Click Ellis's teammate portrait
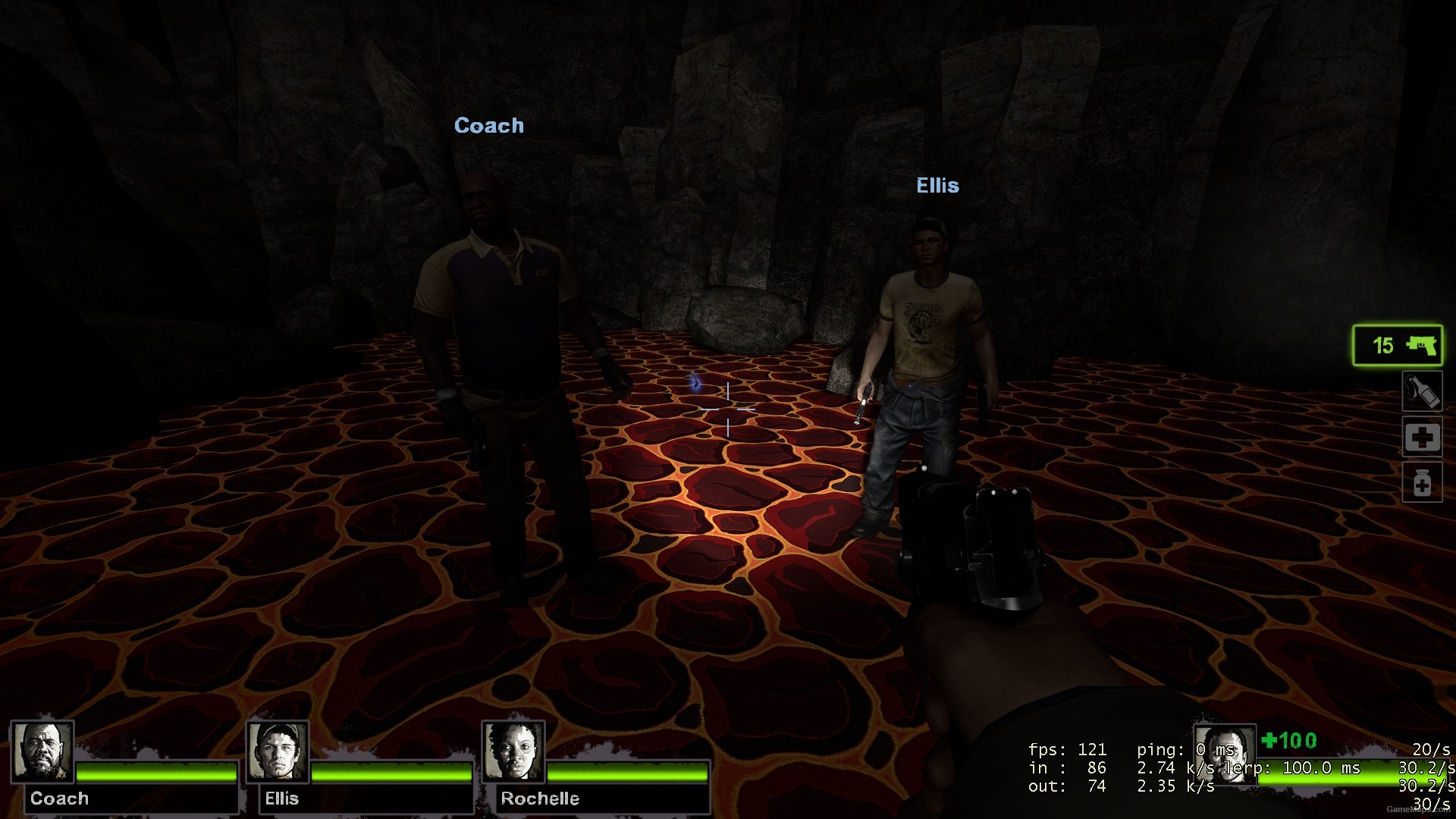The width and height of the screenshot is (1456, 819). (278, 752)
